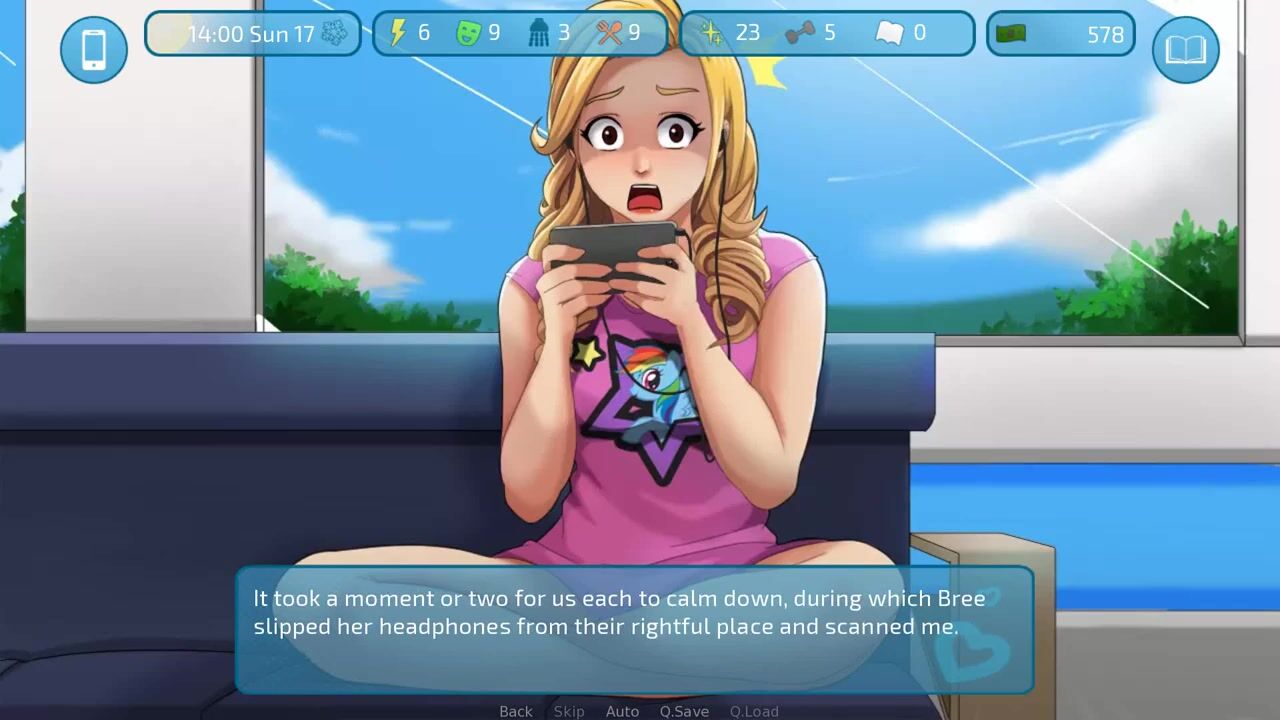The width and height of the screenshot is (1280, 720).
Task: Open the smartphone menu
Action: [x=94, y=49]
